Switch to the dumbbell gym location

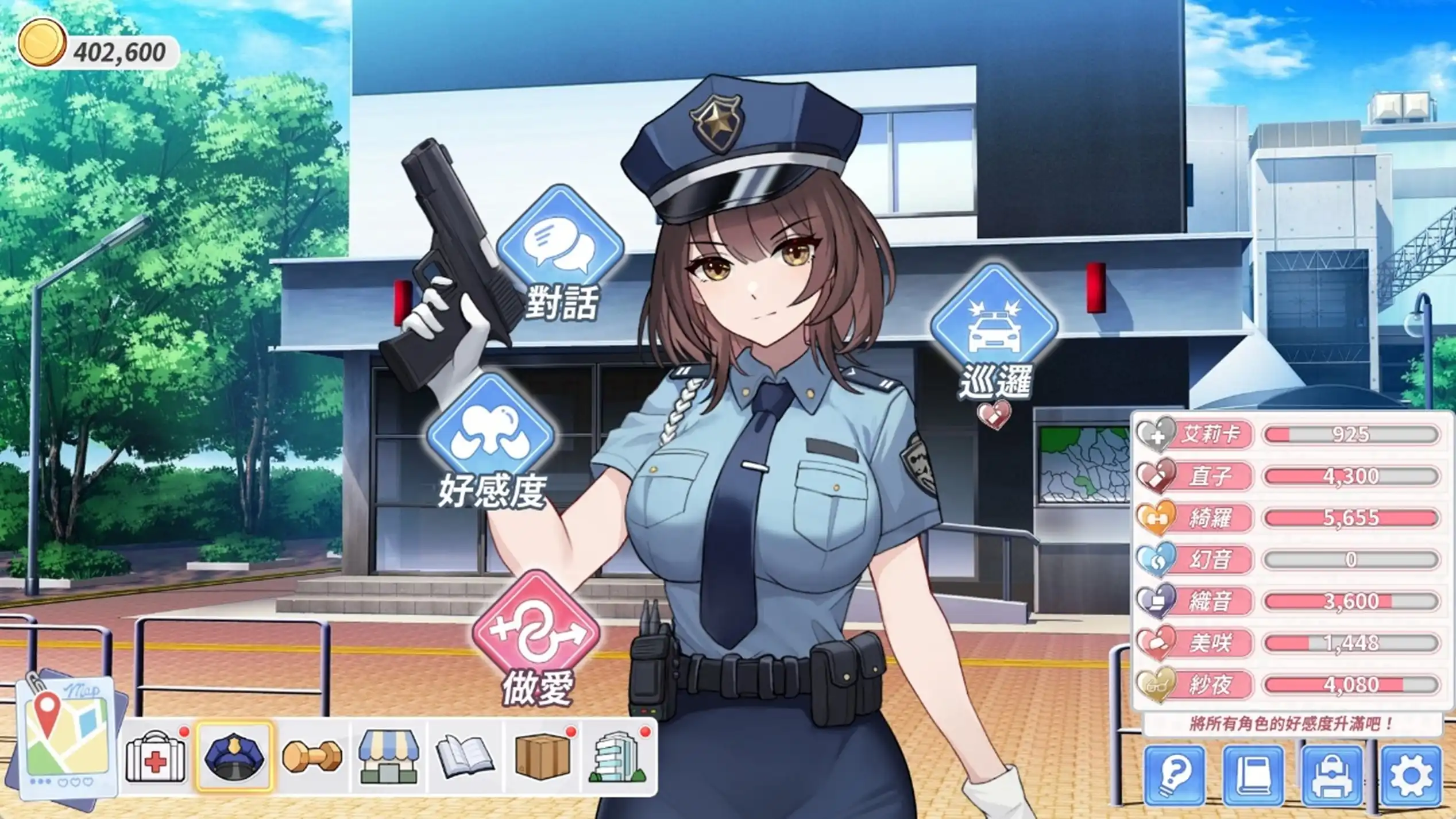(312, 757)
